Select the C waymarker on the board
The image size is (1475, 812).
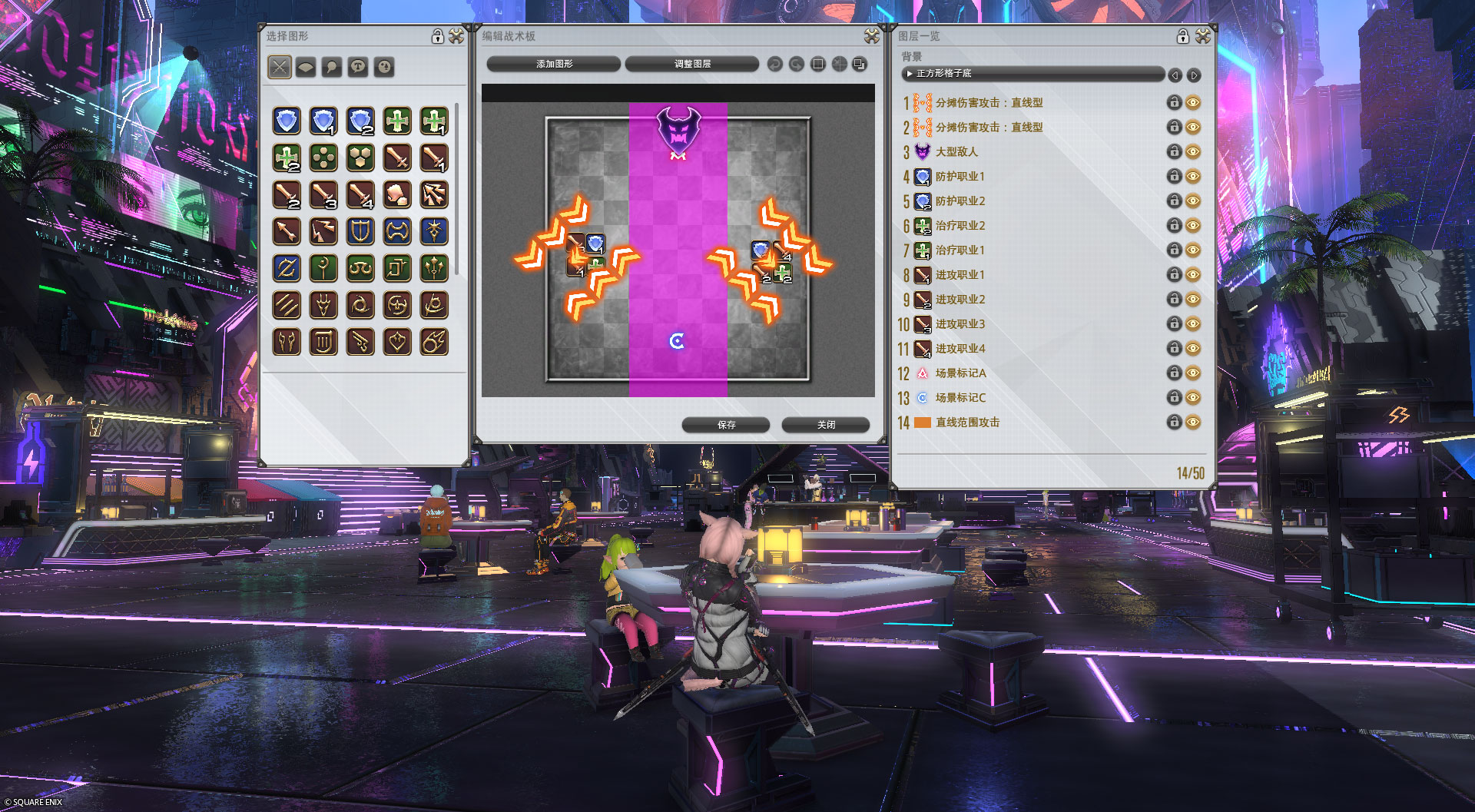point(677,341)
